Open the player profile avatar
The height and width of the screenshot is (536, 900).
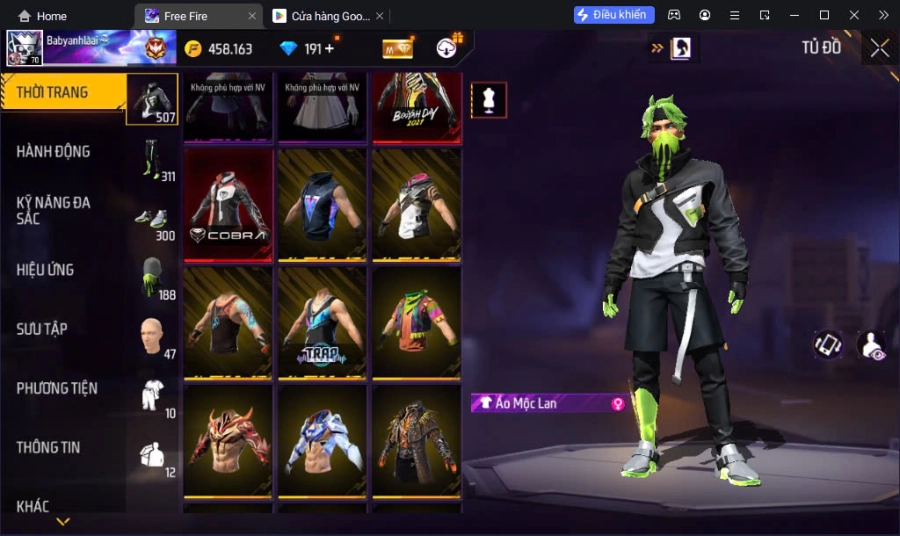24,48
